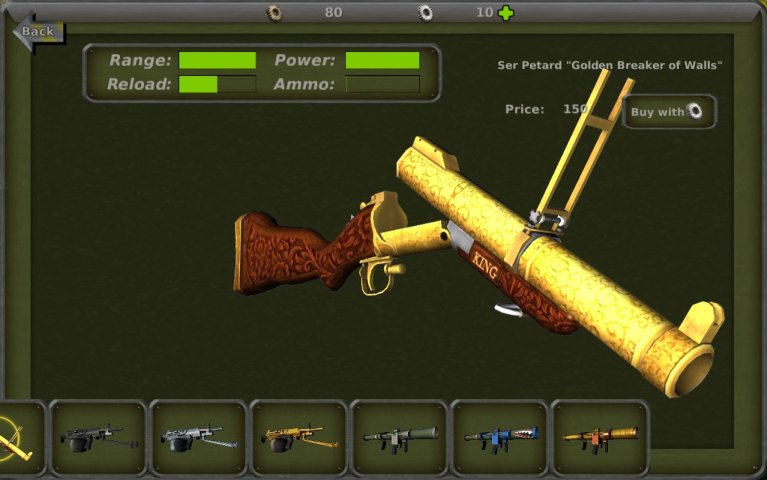Choose the blue shark-mouth launcher thumbnail

point(500,437)
